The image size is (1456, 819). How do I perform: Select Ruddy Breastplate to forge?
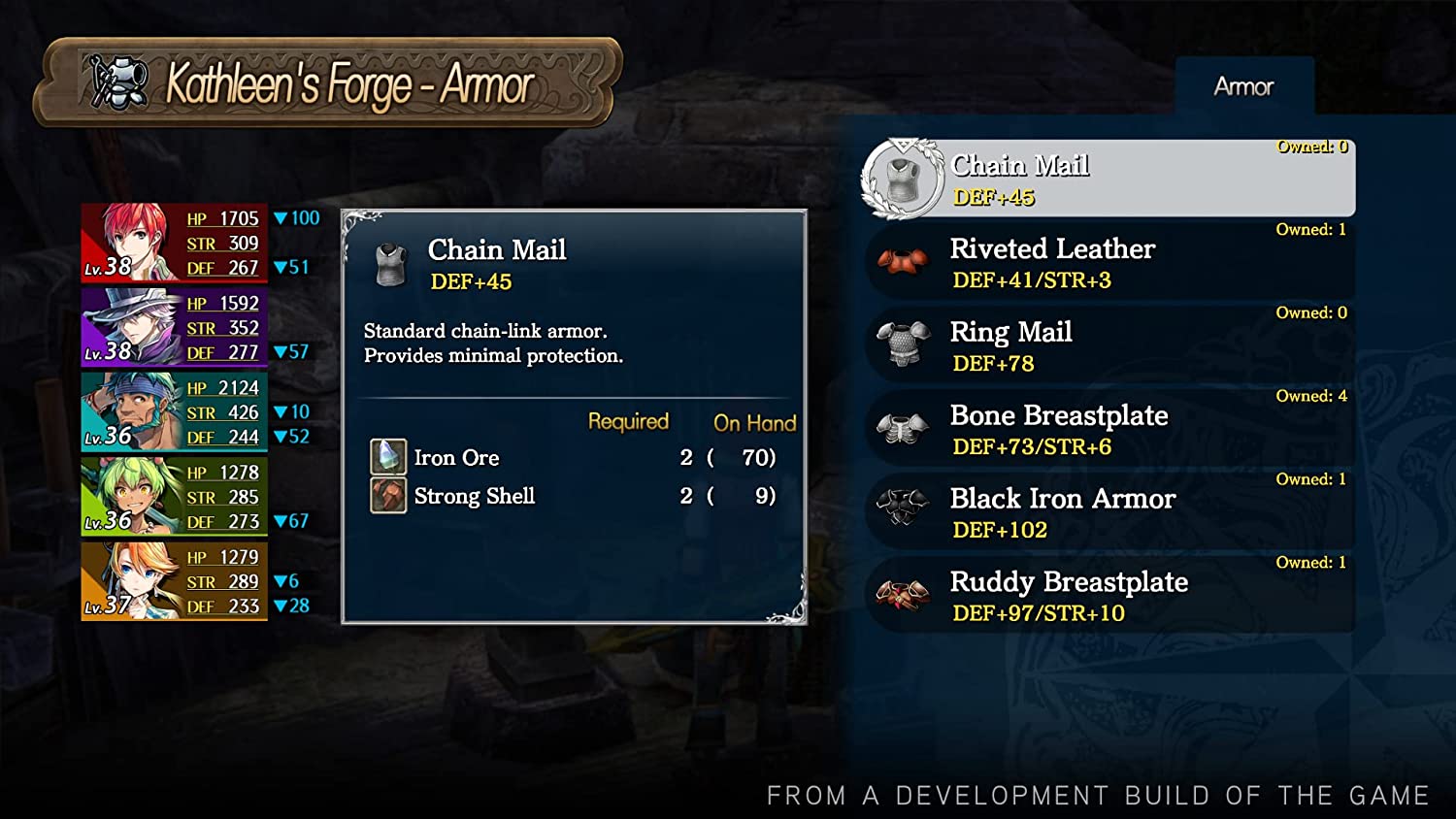click(1107, 597)
